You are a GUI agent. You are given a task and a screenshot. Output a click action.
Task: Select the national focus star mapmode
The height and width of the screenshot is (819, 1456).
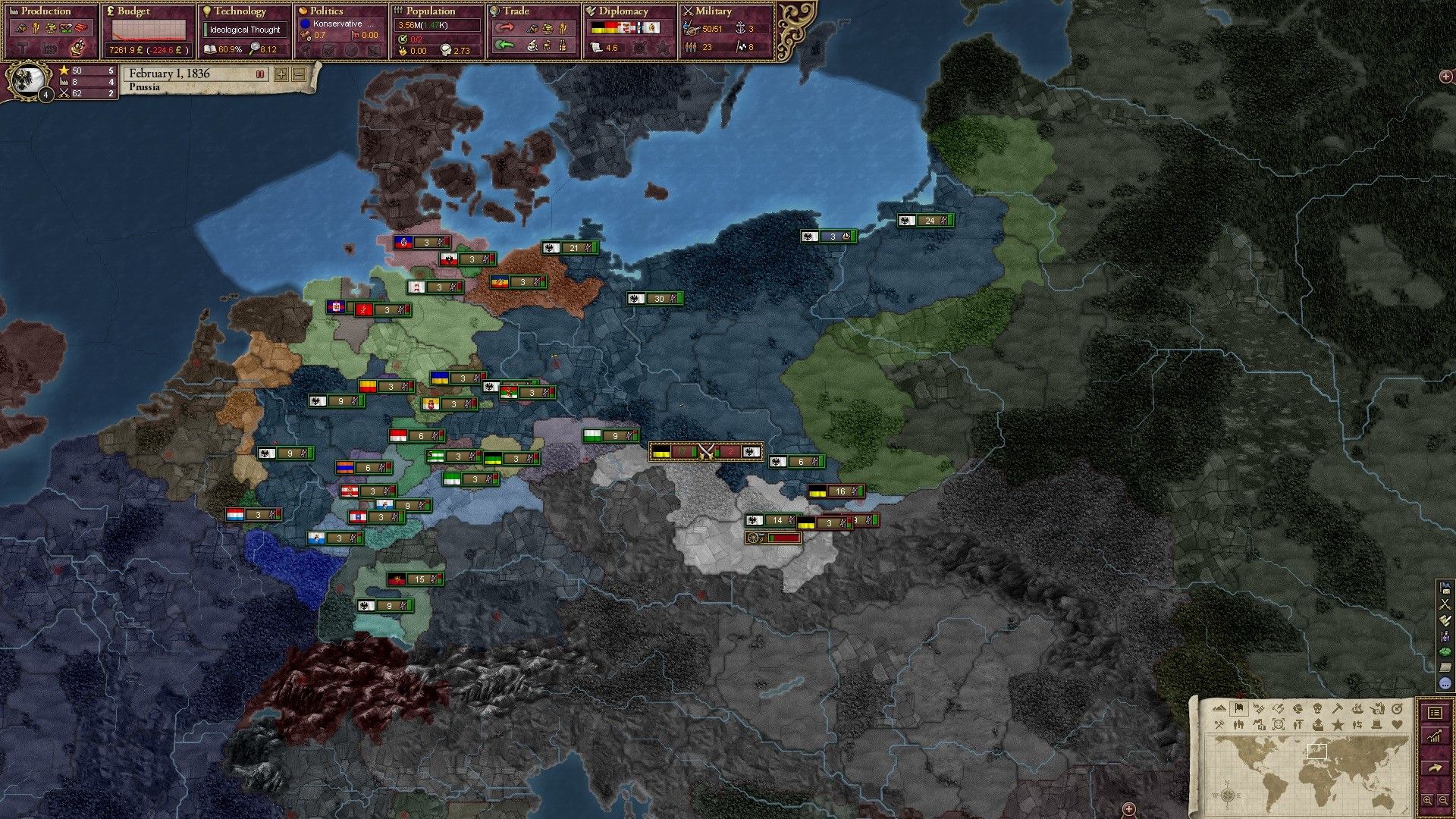point(1338,725)
